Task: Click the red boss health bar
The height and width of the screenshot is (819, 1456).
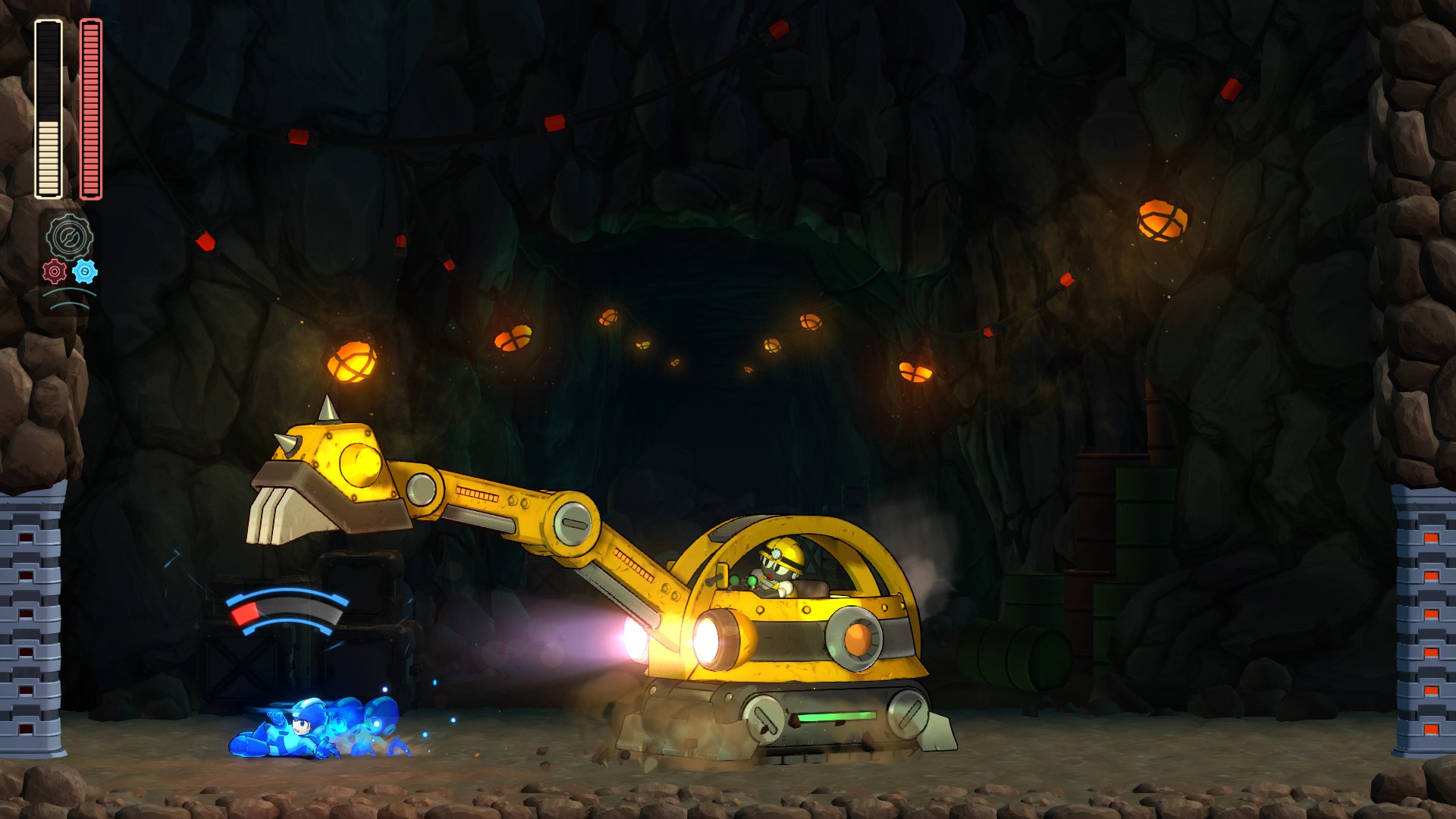Action: coord(89,106)
